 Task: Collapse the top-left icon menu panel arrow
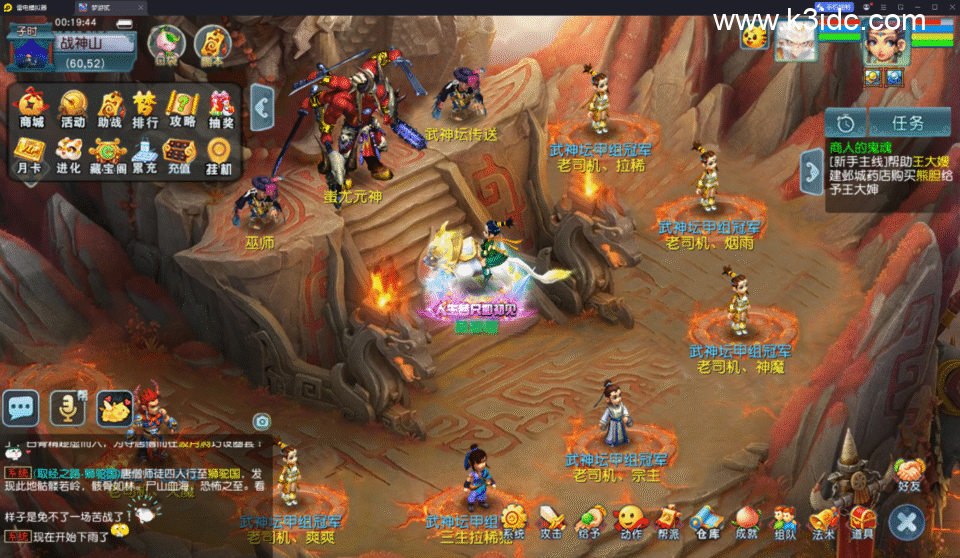[x=262, y=106]
